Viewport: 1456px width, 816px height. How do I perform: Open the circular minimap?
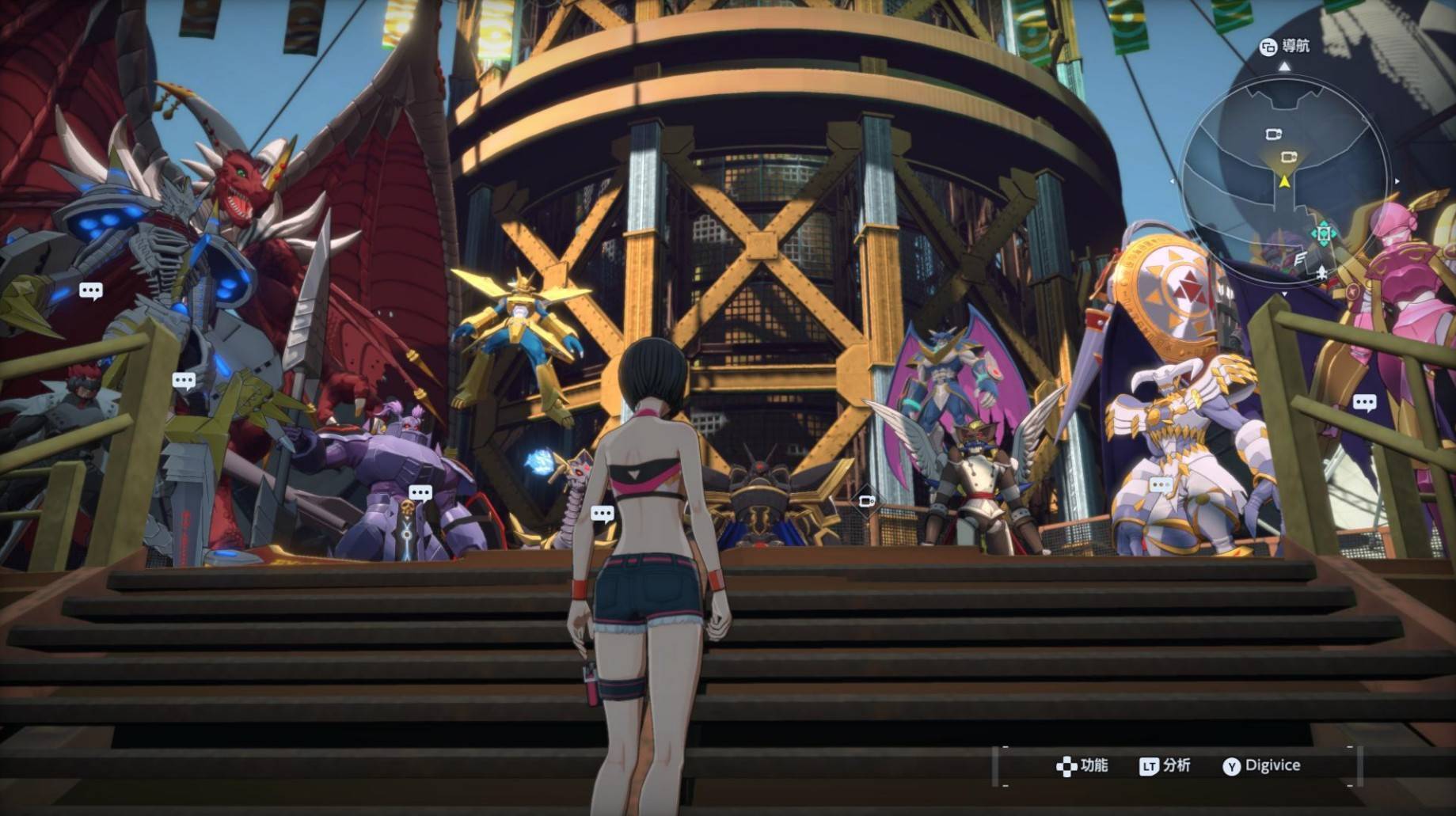[1284, 178]
